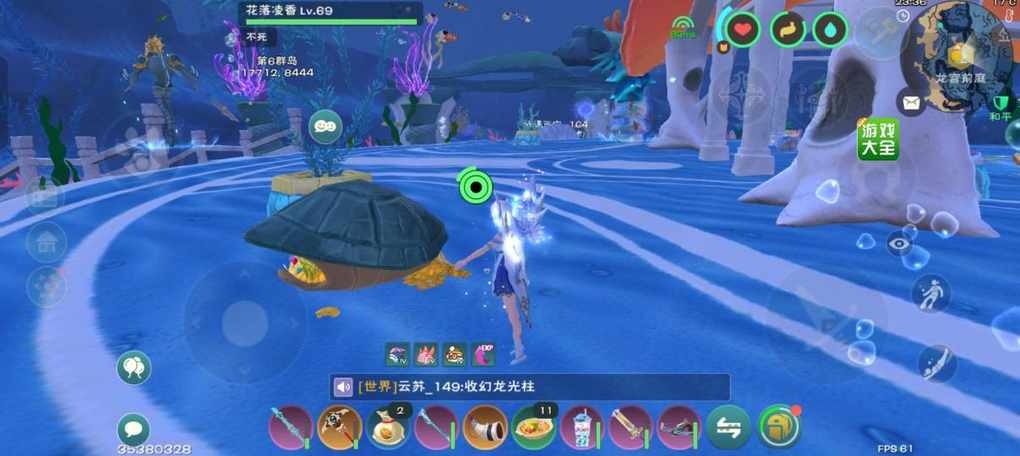Open the backpack with the red dot
Viewport: 1020px width, 456px height.
779,427
